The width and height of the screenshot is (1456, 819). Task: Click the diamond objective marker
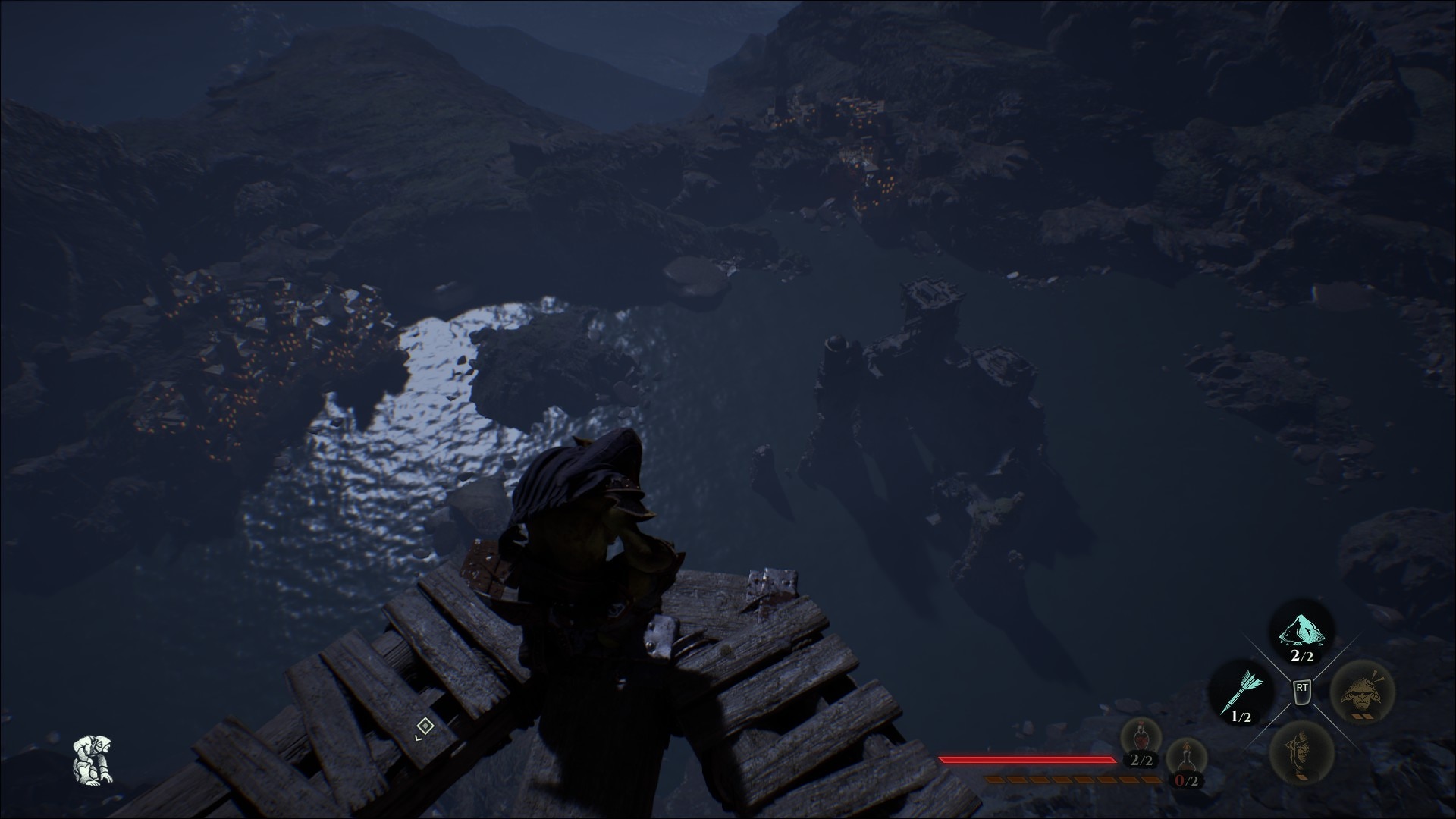point(425,726)
